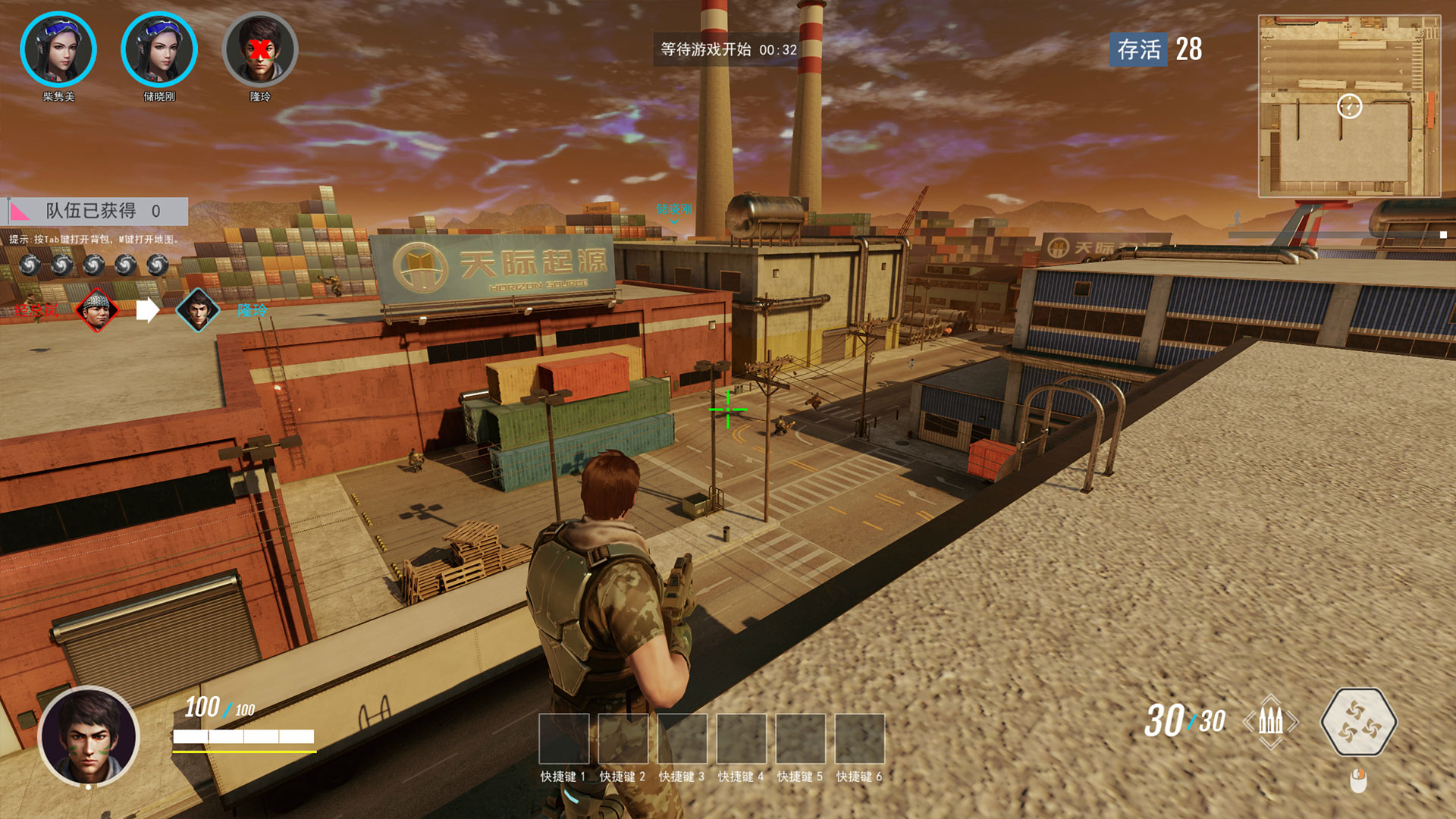Viewport: 1456px width, 819px height.
Task: Click eliminated teammate 隆玲's portrait
Action: (260, 49)
